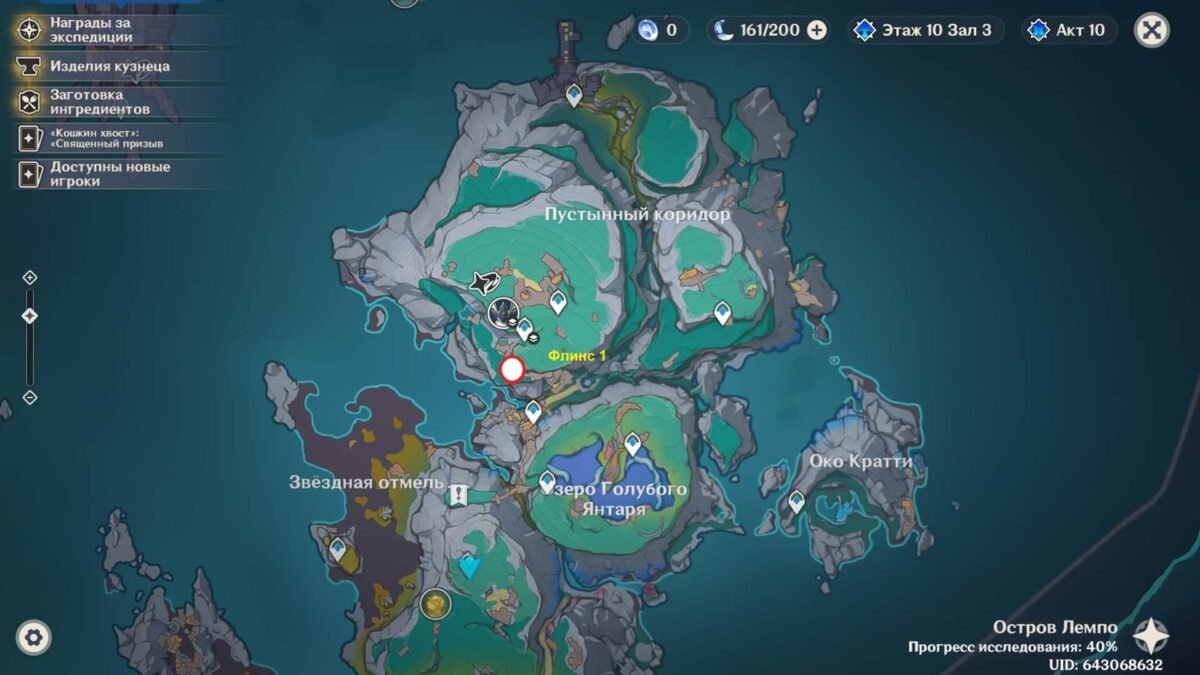Open the Act 10 tracker

point(1069,30)
